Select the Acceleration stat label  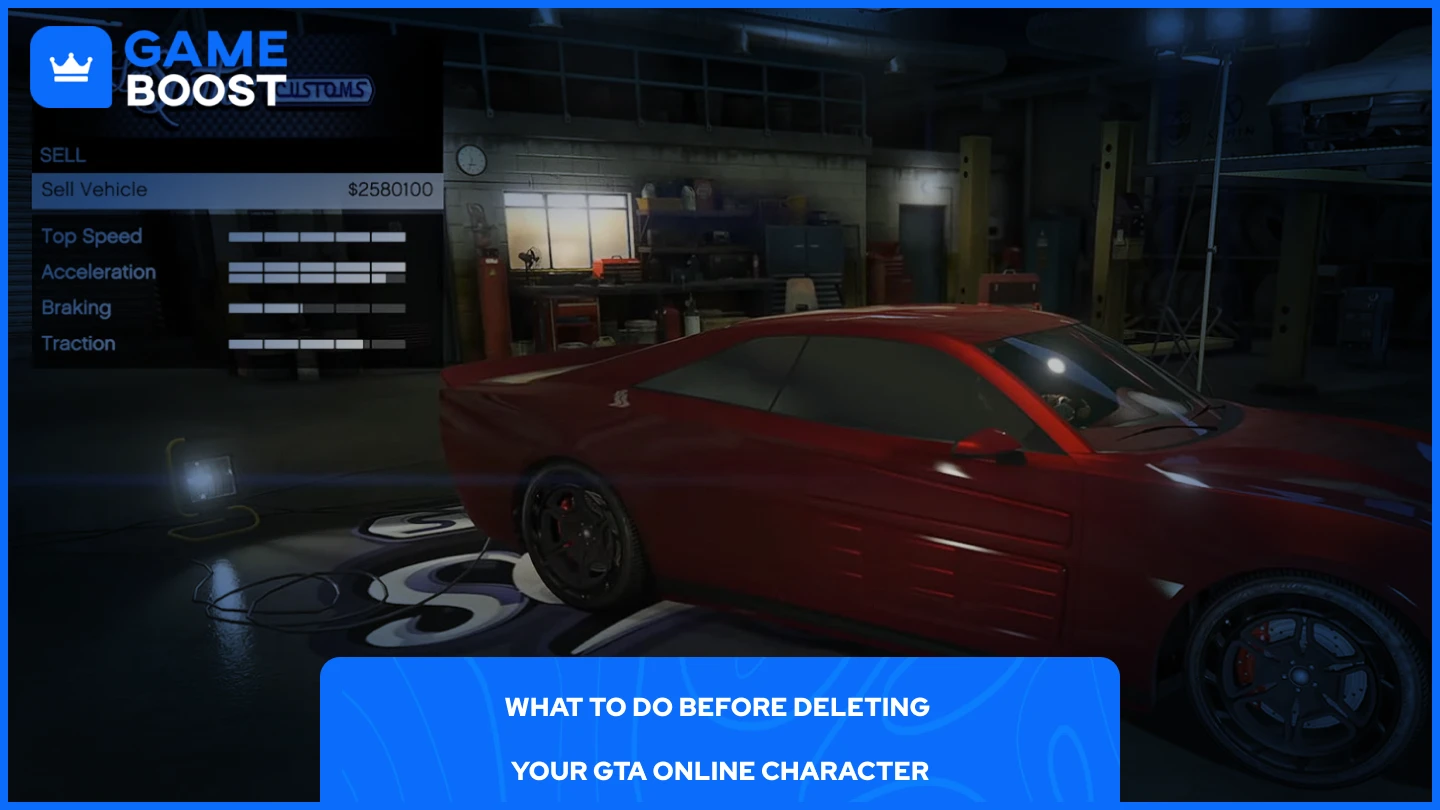click(x=97, y=272)
